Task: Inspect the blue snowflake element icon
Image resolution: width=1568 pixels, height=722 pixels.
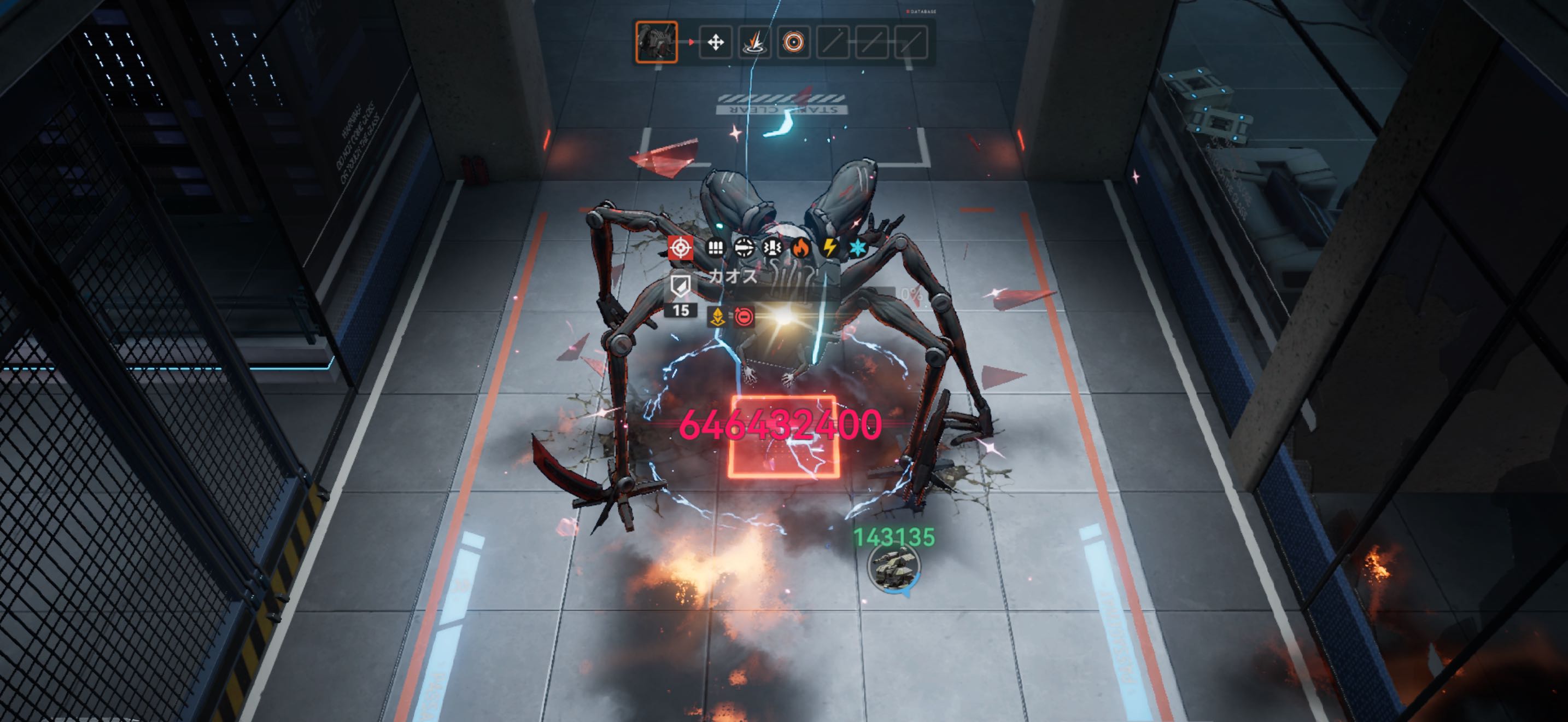Action: point(857,248)
